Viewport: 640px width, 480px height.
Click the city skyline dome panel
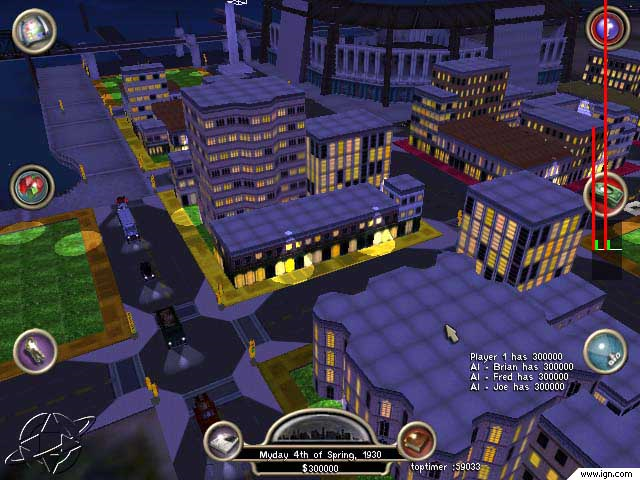pyautogui.click(x=319, y=429)
